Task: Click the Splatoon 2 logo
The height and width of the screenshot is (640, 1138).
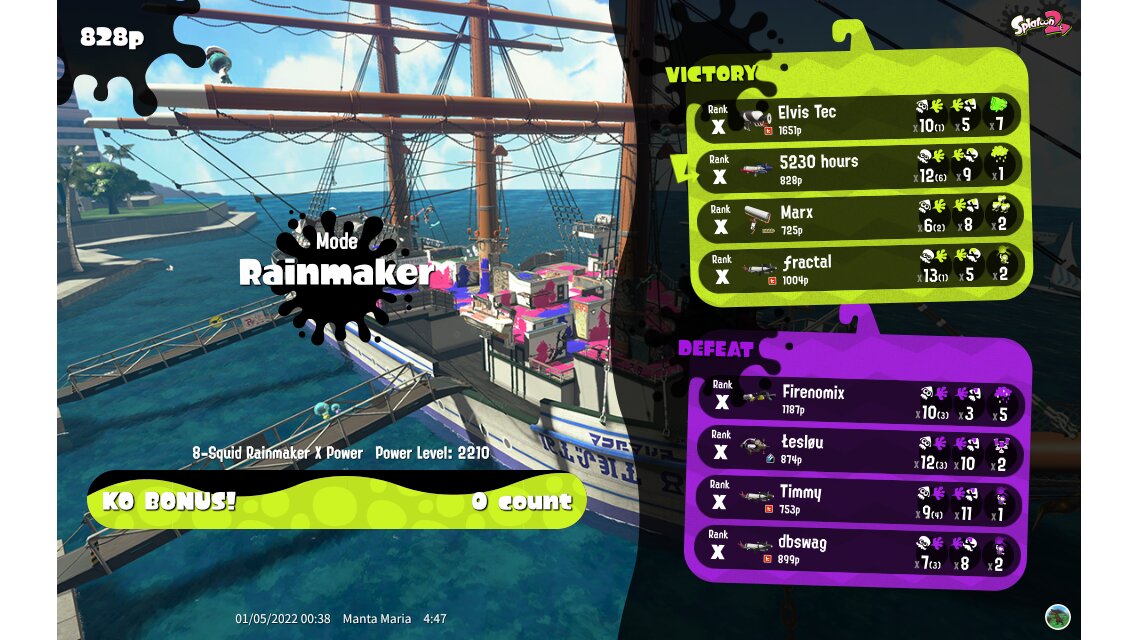Action: (x=1040, y=24)
